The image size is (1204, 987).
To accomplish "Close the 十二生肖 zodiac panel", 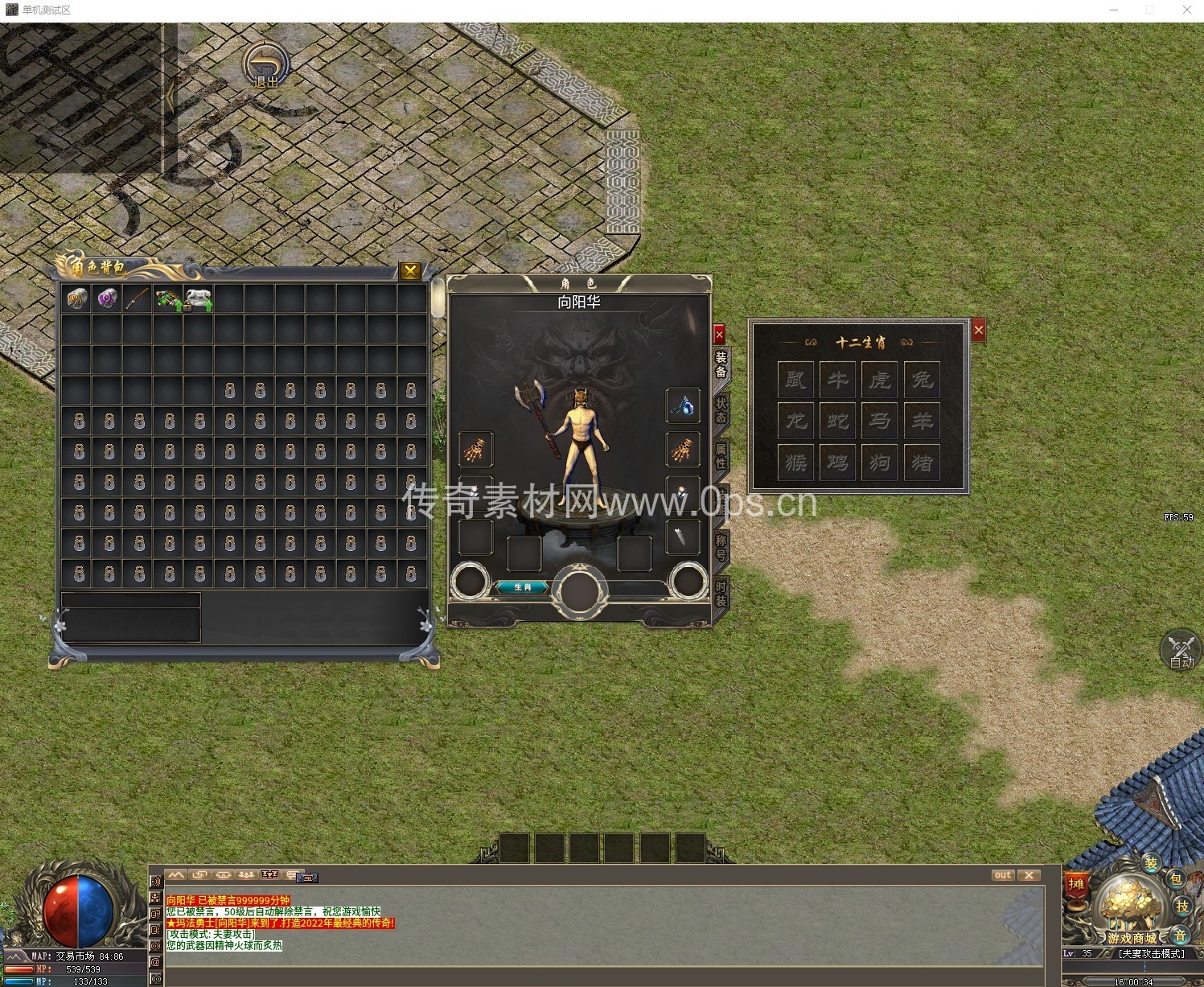I will 978,330.
